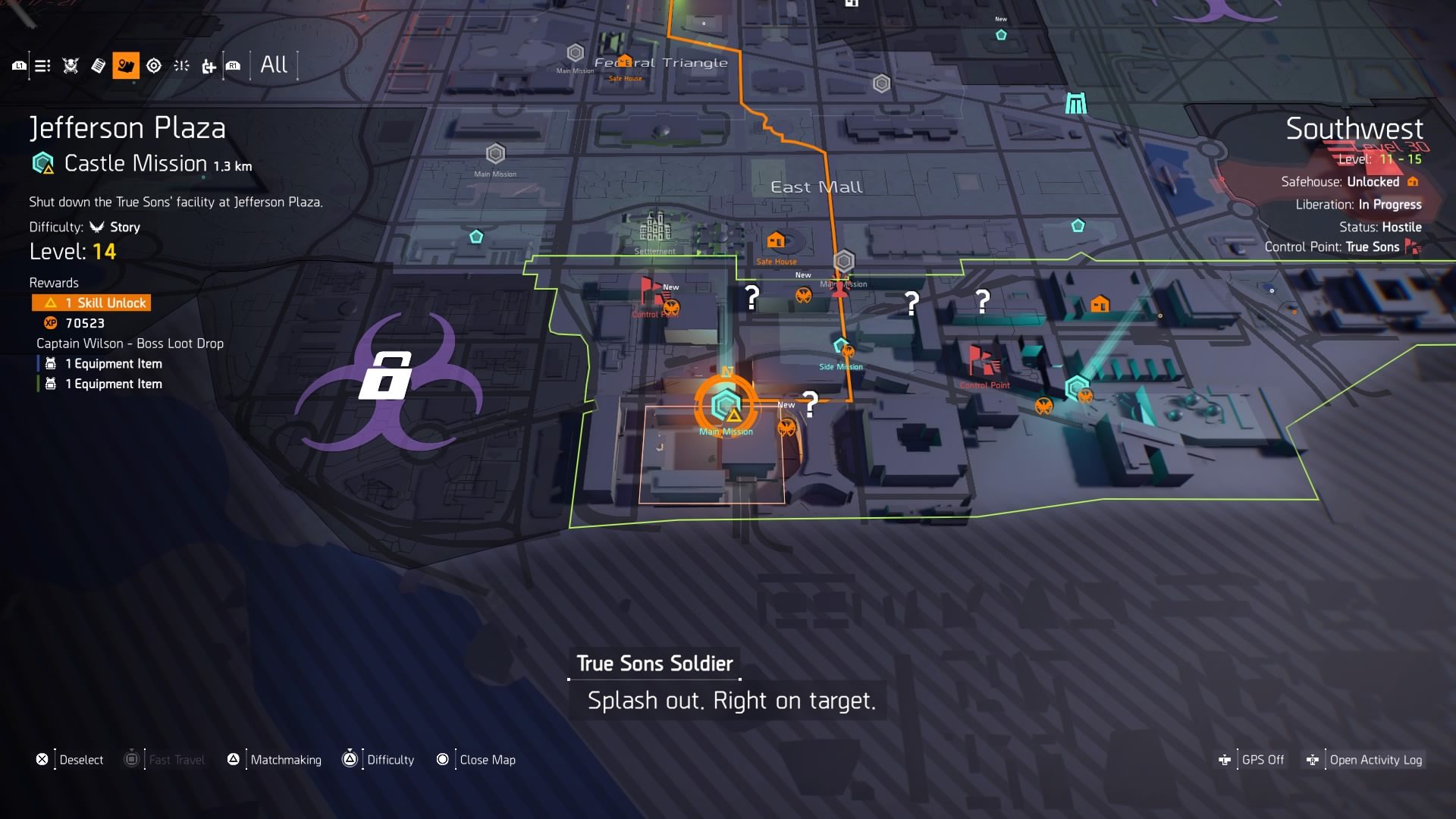Select the highlighted map-pin filter tab

tap(126, 66)
